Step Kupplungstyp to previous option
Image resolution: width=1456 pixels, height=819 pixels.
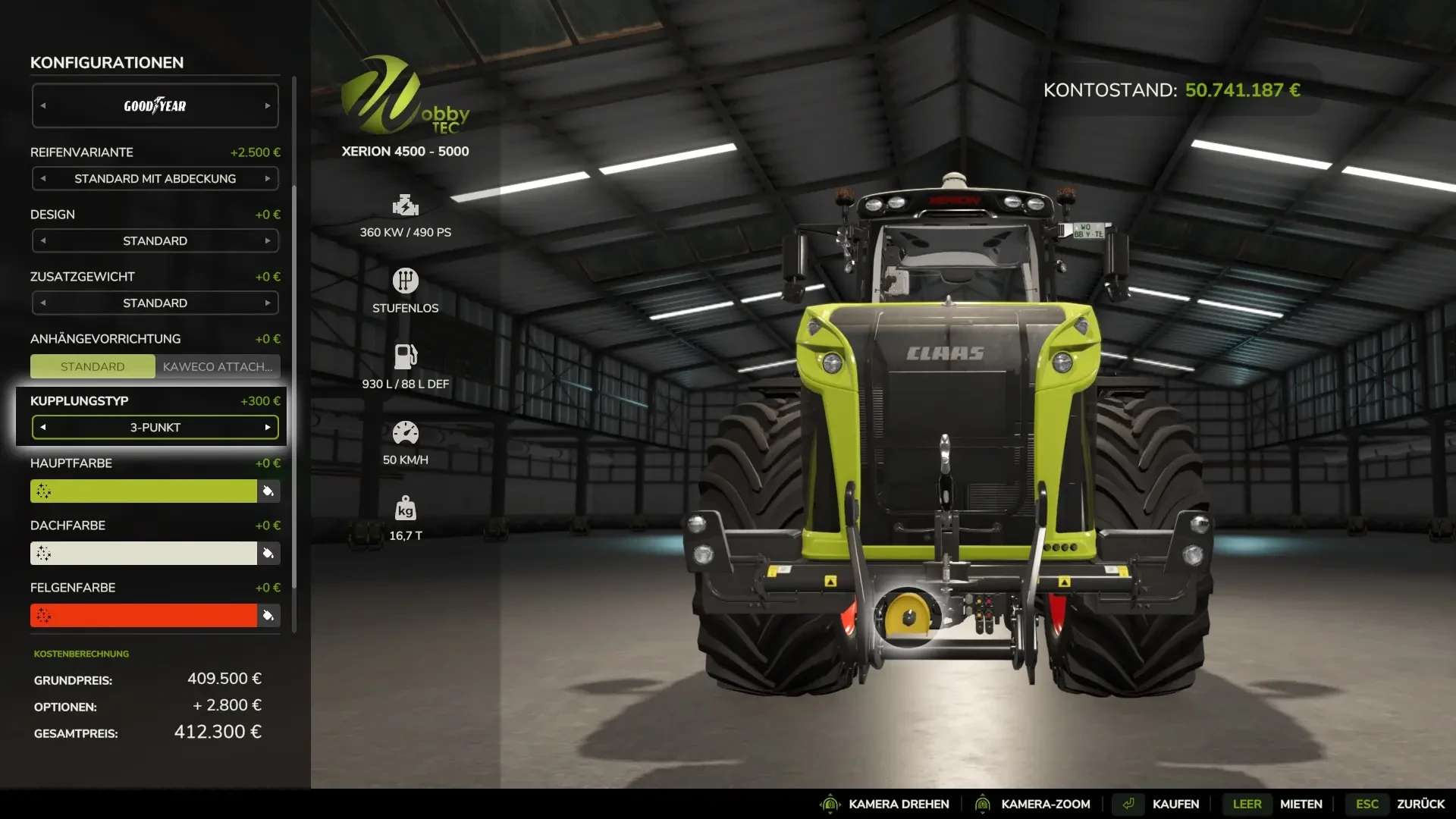coord(43,428)
